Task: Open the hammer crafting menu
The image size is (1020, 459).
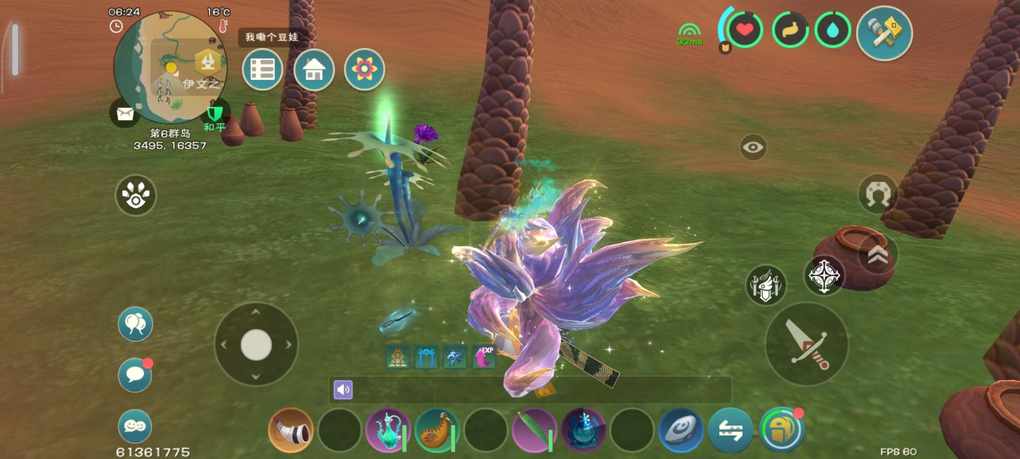Action: pyautogui.click(x=884, y=33)
